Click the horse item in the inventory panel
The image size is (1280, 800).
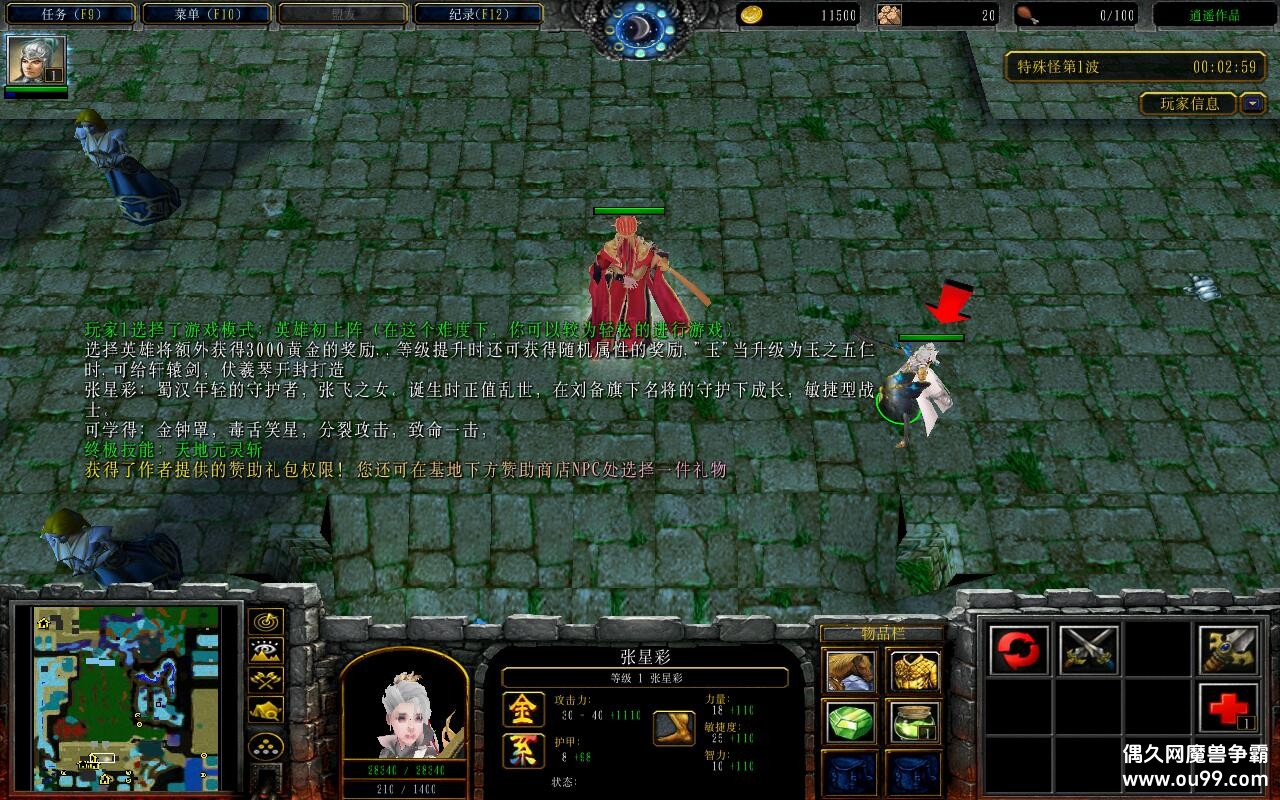tap(851, 670)
